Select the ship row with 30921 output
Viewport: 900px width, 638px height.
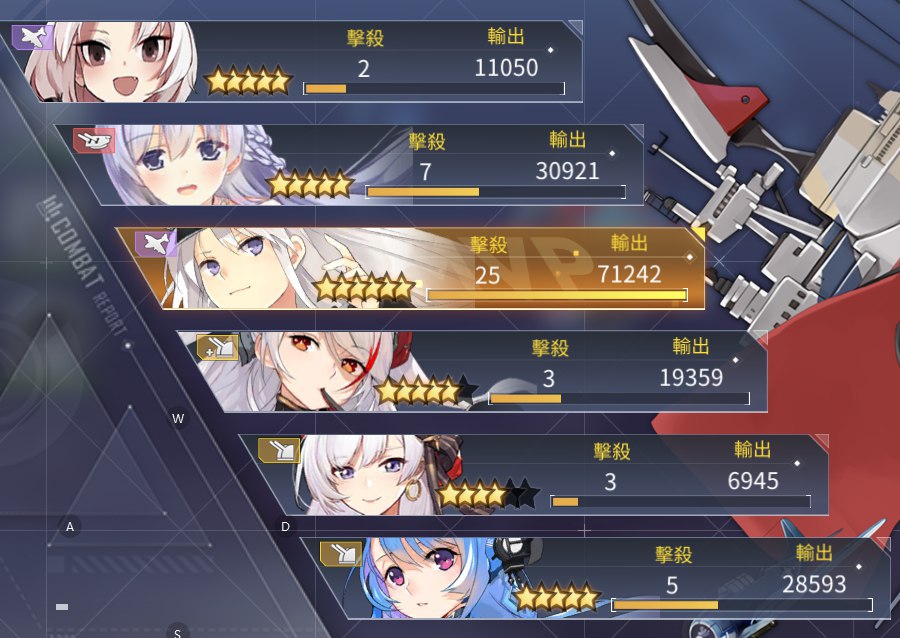(x=360, y=165)
